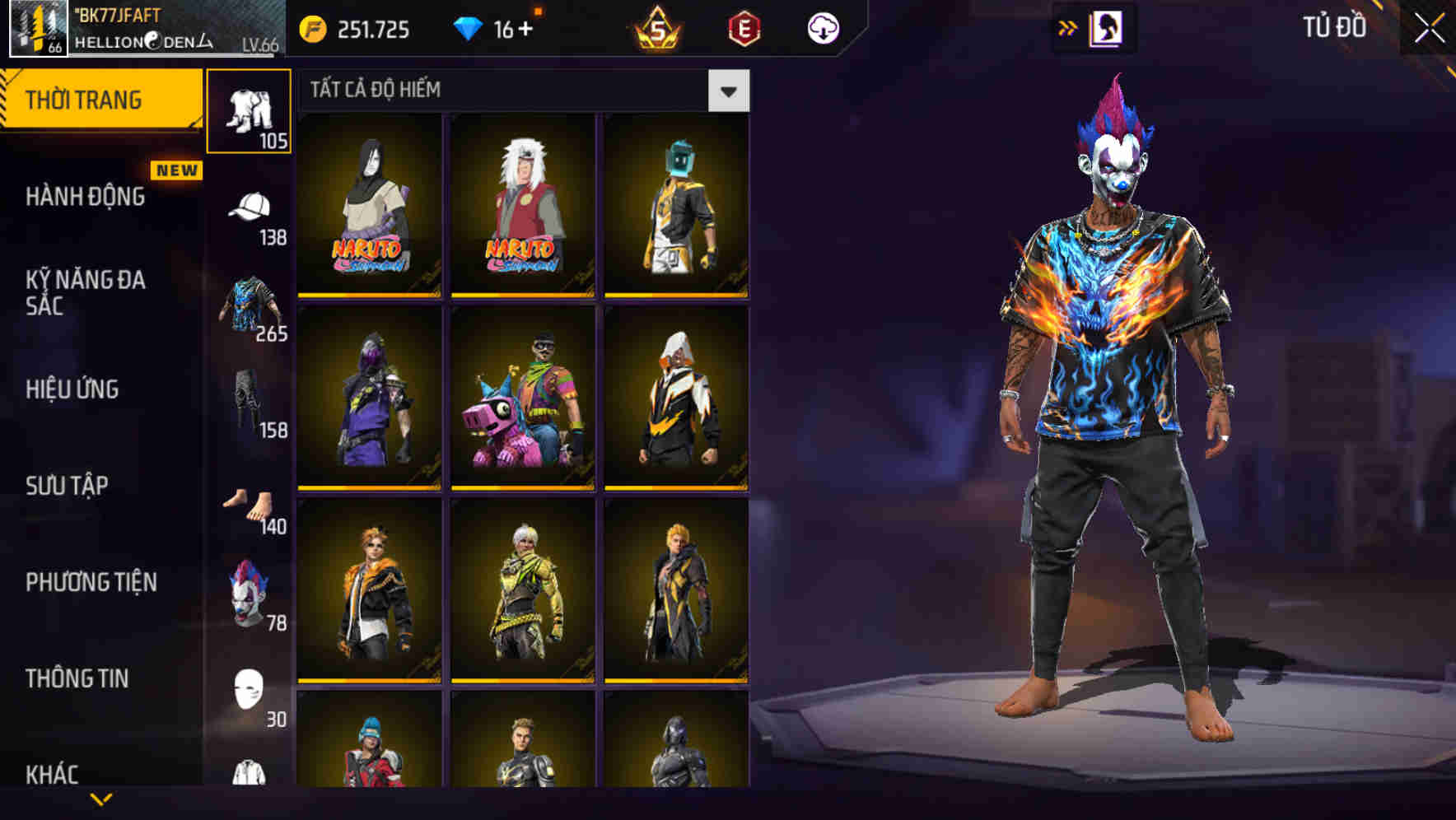This screenshot has width=1456, height=820.
Task: Switch to the HÀNH ĐỘNG tab
Action: tap(85, 197)
